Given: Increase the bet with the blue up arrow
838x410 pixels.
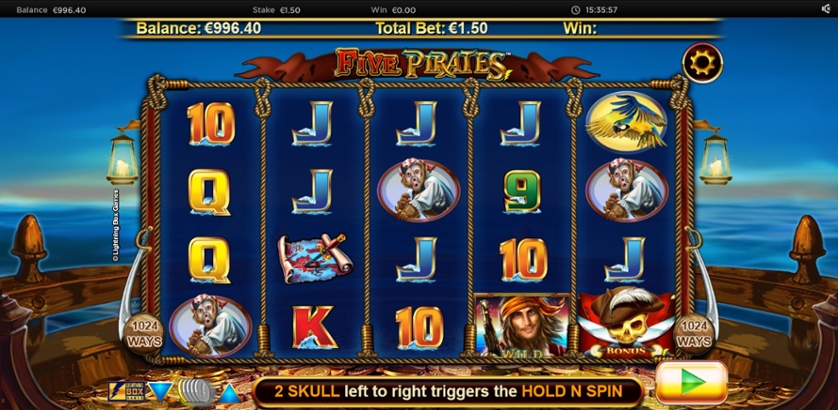Looking at the screenshot, I should [229, 391].
